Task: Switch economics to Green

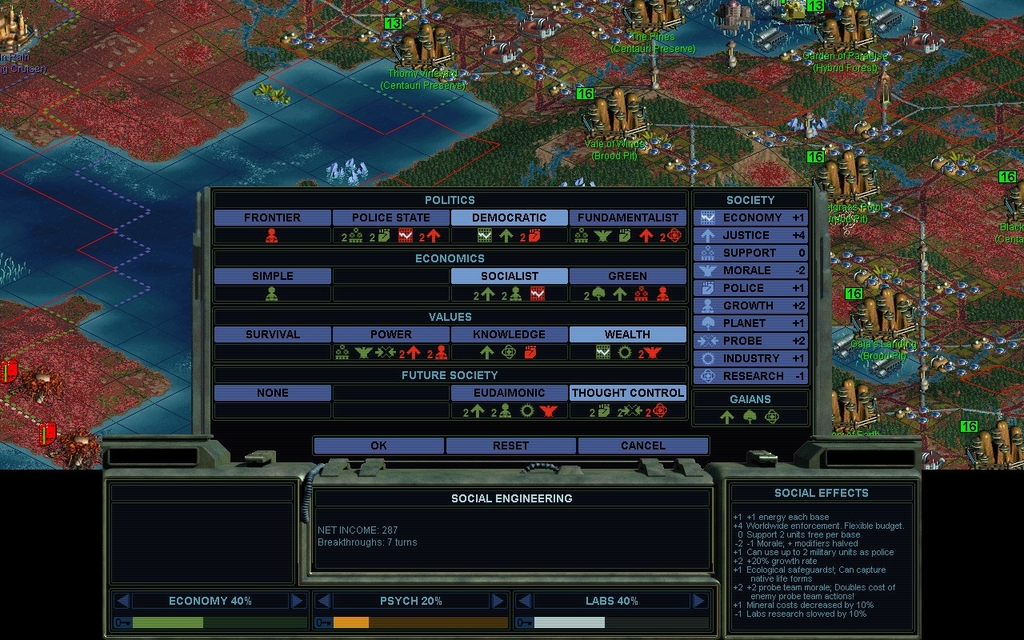Action: (x=627, y=276)
